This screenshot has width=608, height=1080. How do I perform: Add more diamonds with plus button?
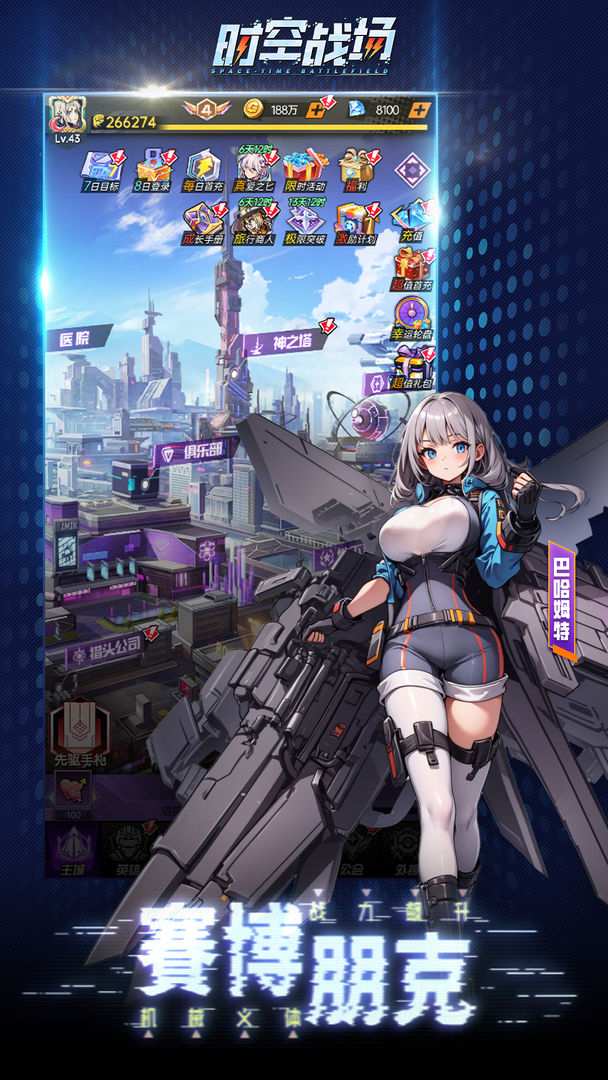tap(420, 110)
